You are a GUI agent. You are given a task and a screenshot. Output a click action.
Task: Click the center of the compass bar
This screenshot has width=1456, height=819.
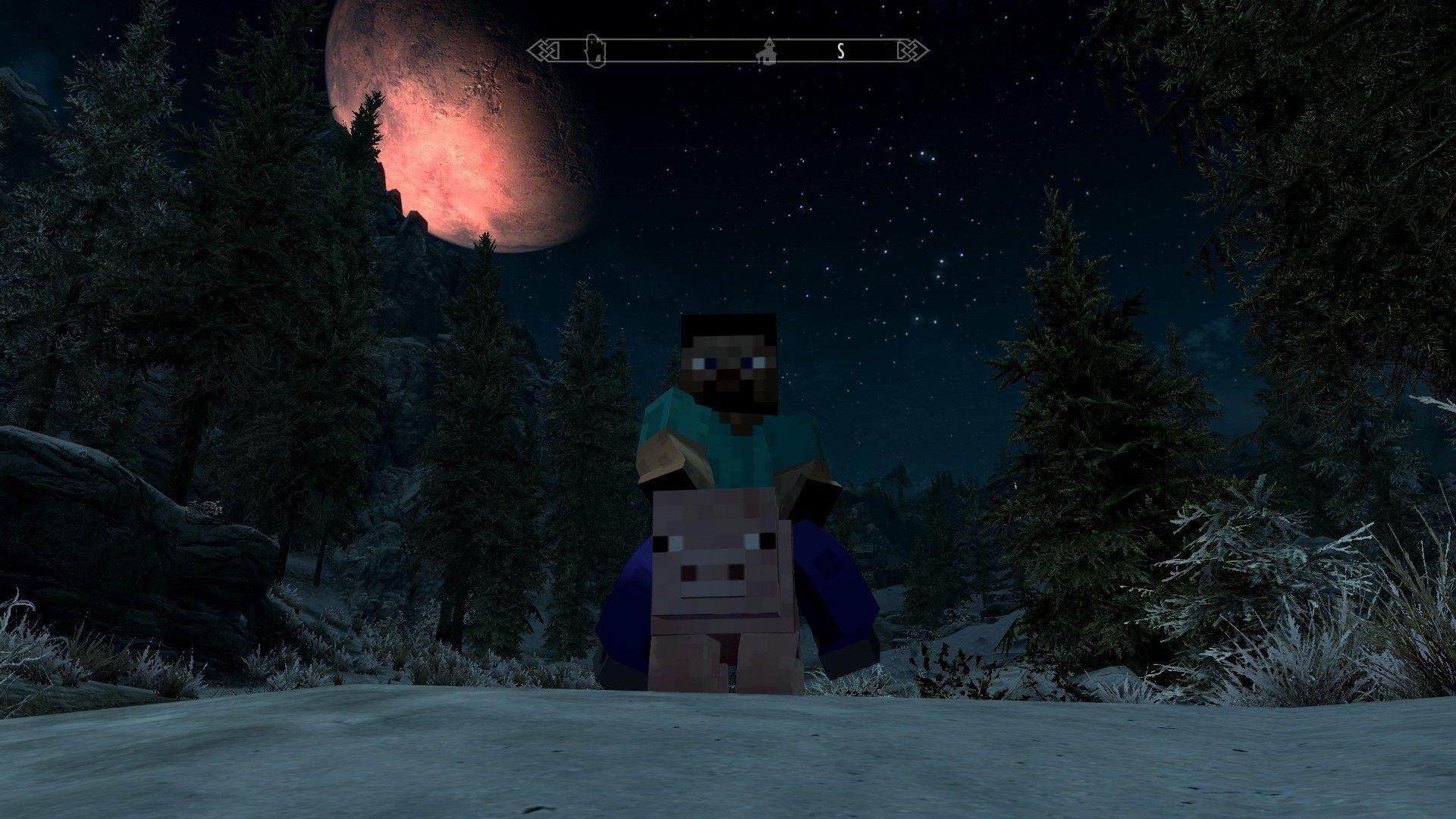point(728,52)
